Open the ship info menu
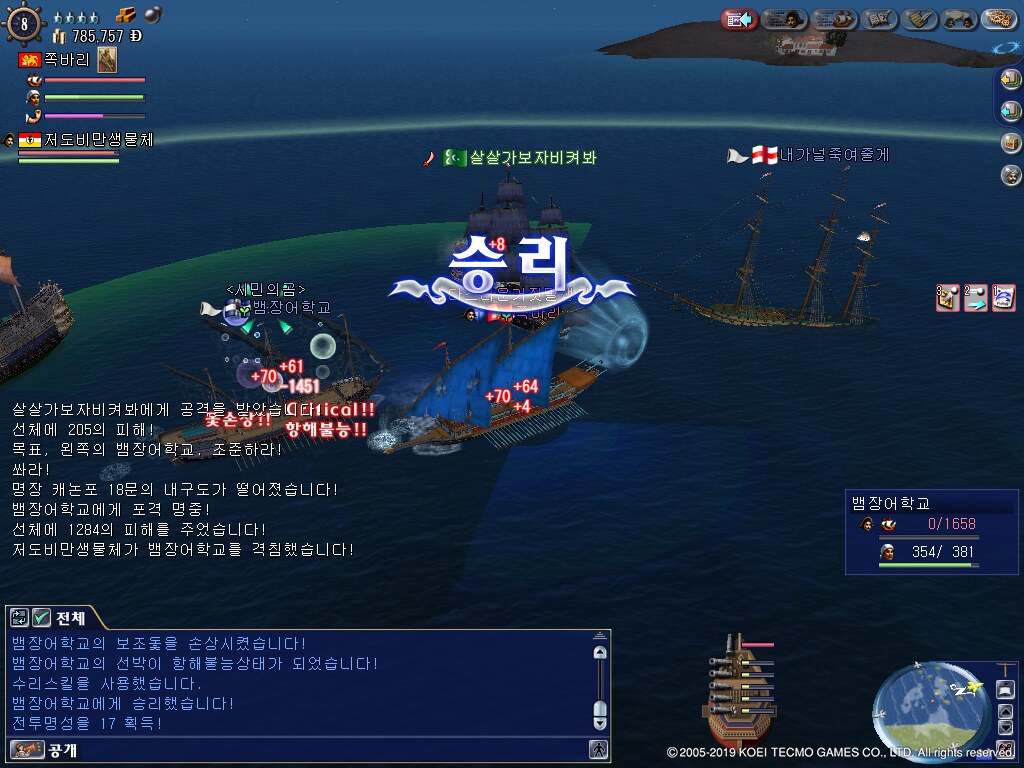The width and height of the screenshot is (1024, 768). [x=834, y=19]
